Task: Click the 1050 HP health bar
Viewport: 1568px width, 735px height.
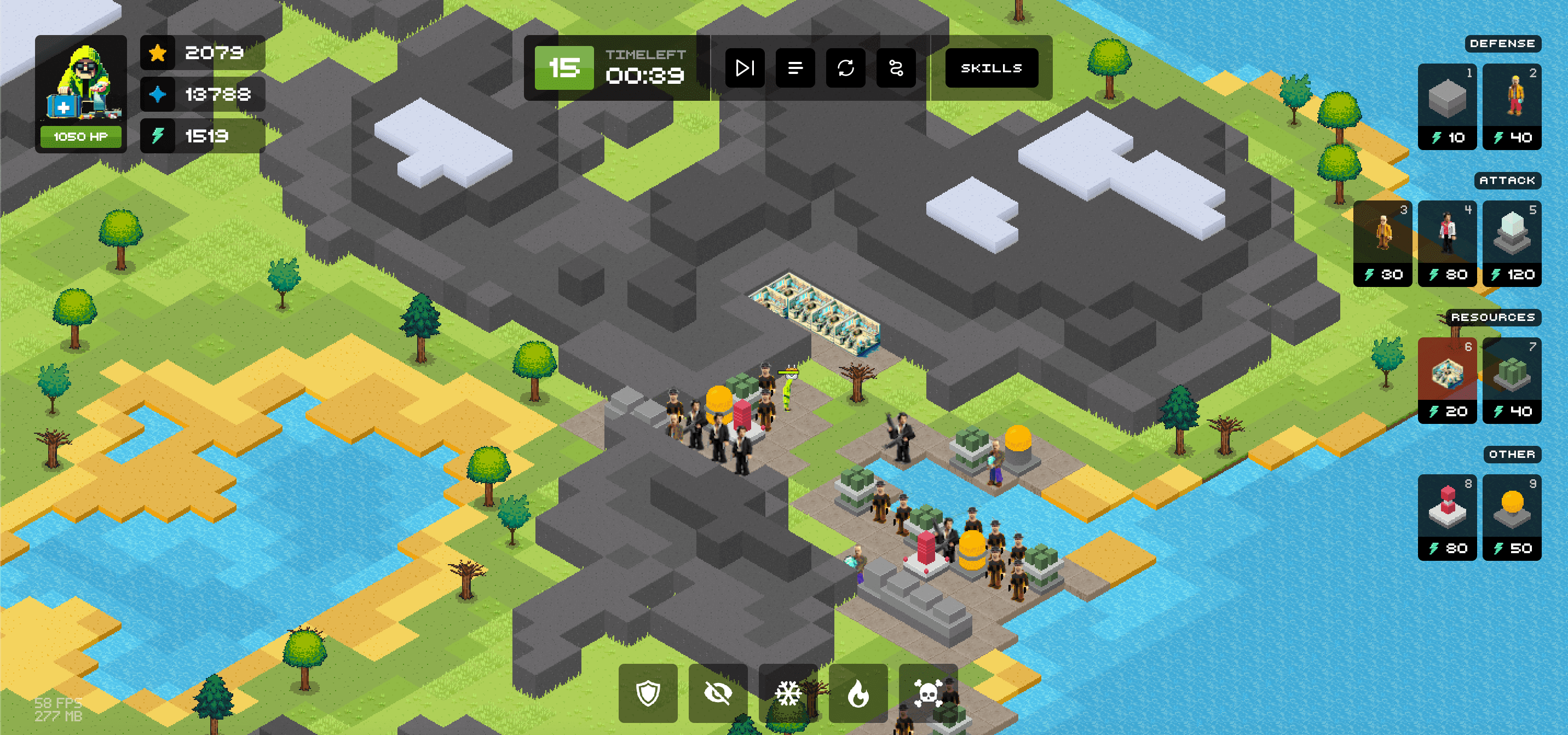Action: 80,137
